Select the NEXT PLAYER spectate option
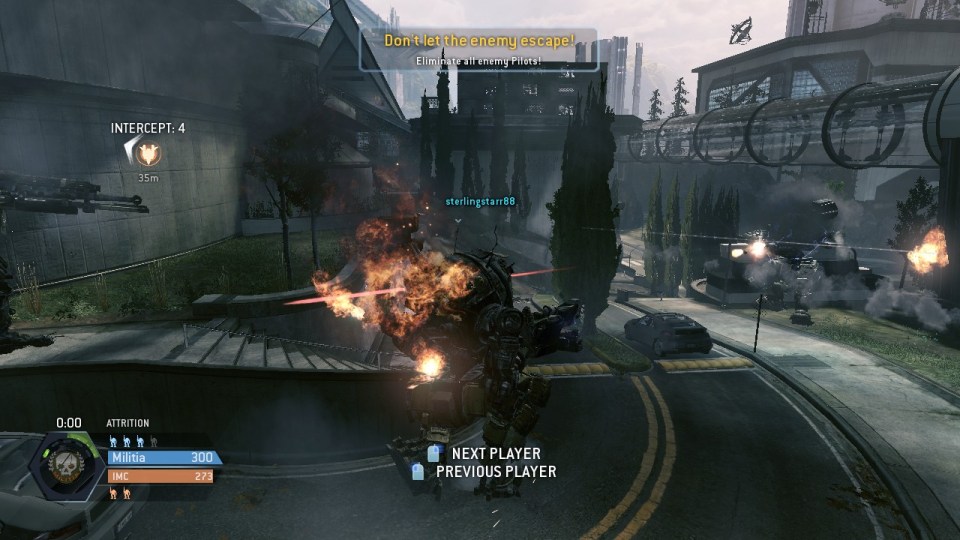The width and height of the screenshot is (960, 540). 494,454
